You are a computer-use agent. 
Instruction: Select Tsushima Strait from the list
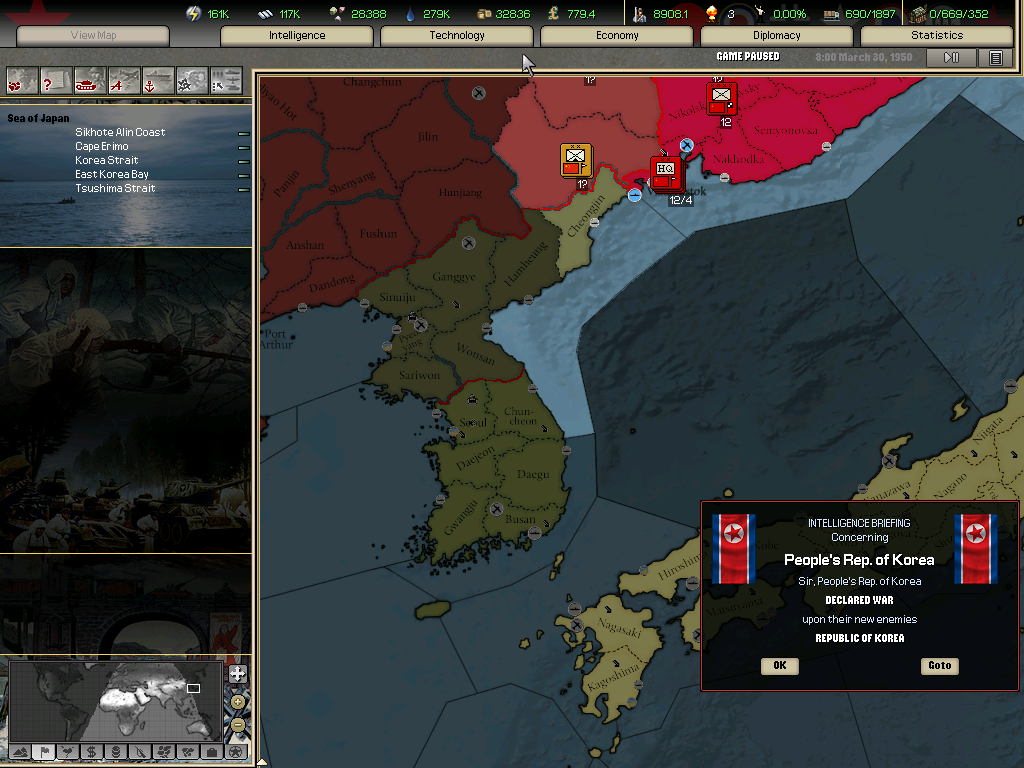(x=115, y=188)
